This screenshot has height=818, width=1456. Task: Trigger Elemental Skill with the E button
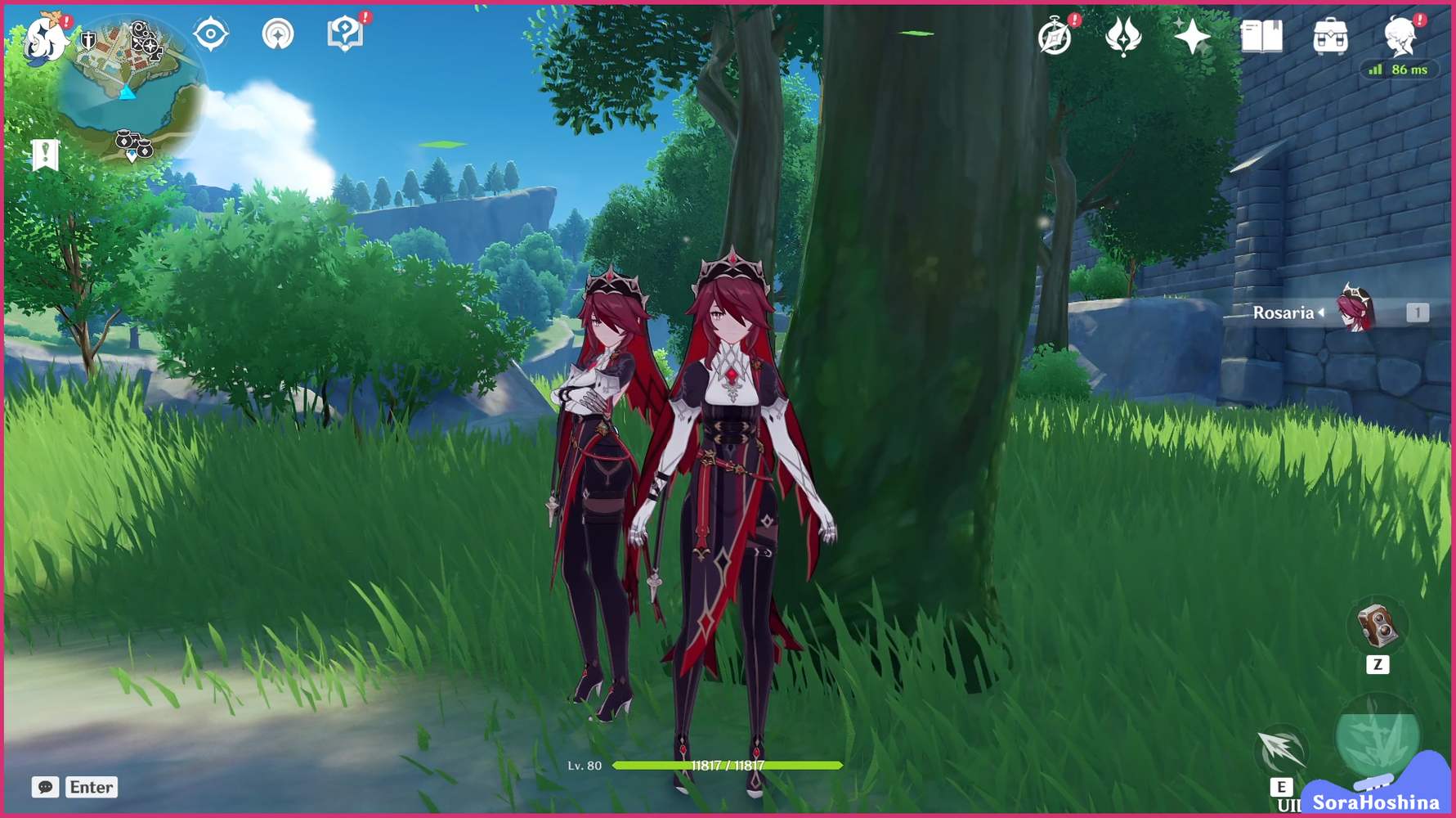click(x=1282, y=789)
